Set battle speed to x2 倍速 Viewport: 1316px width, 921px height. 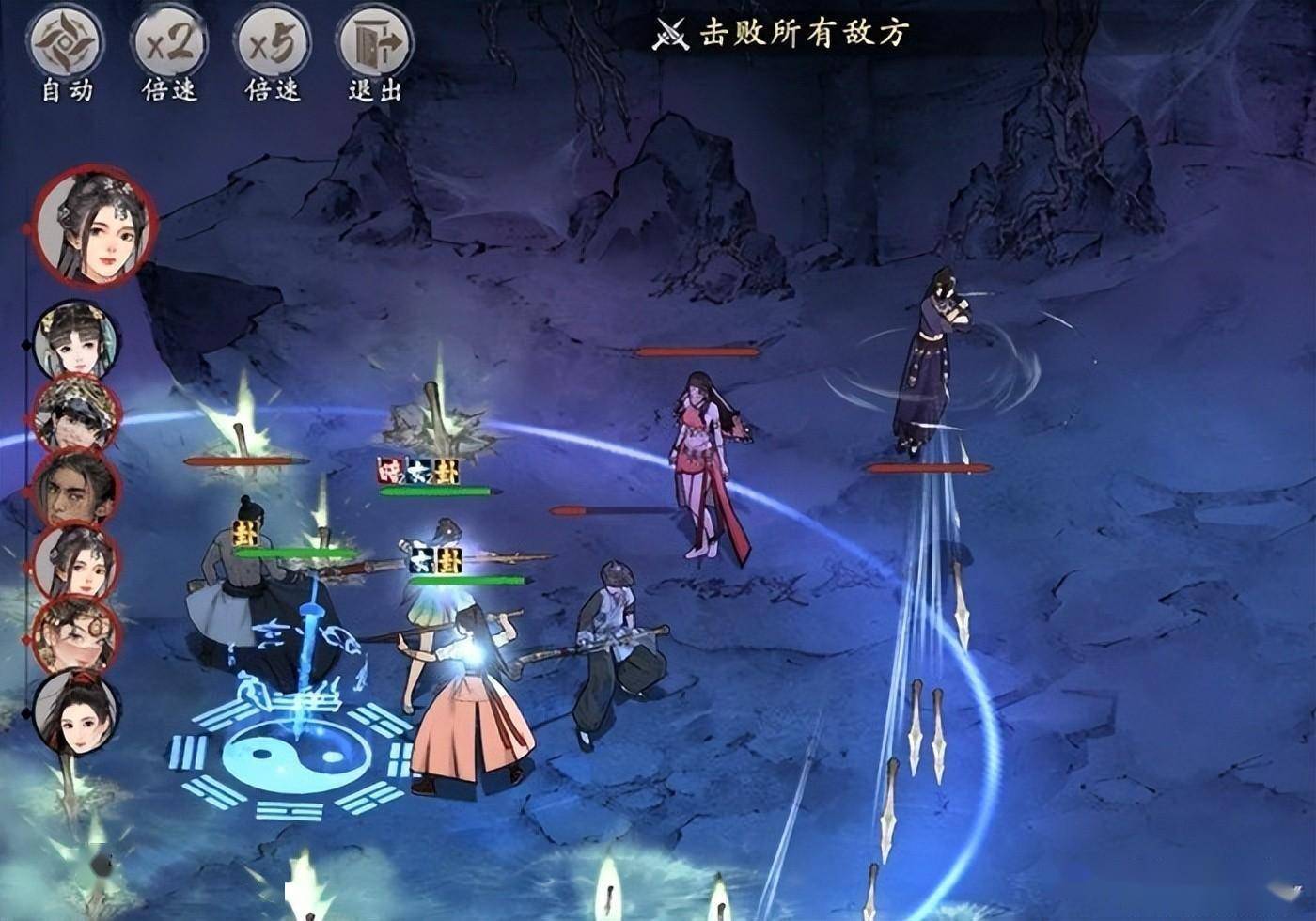[169, 43]
